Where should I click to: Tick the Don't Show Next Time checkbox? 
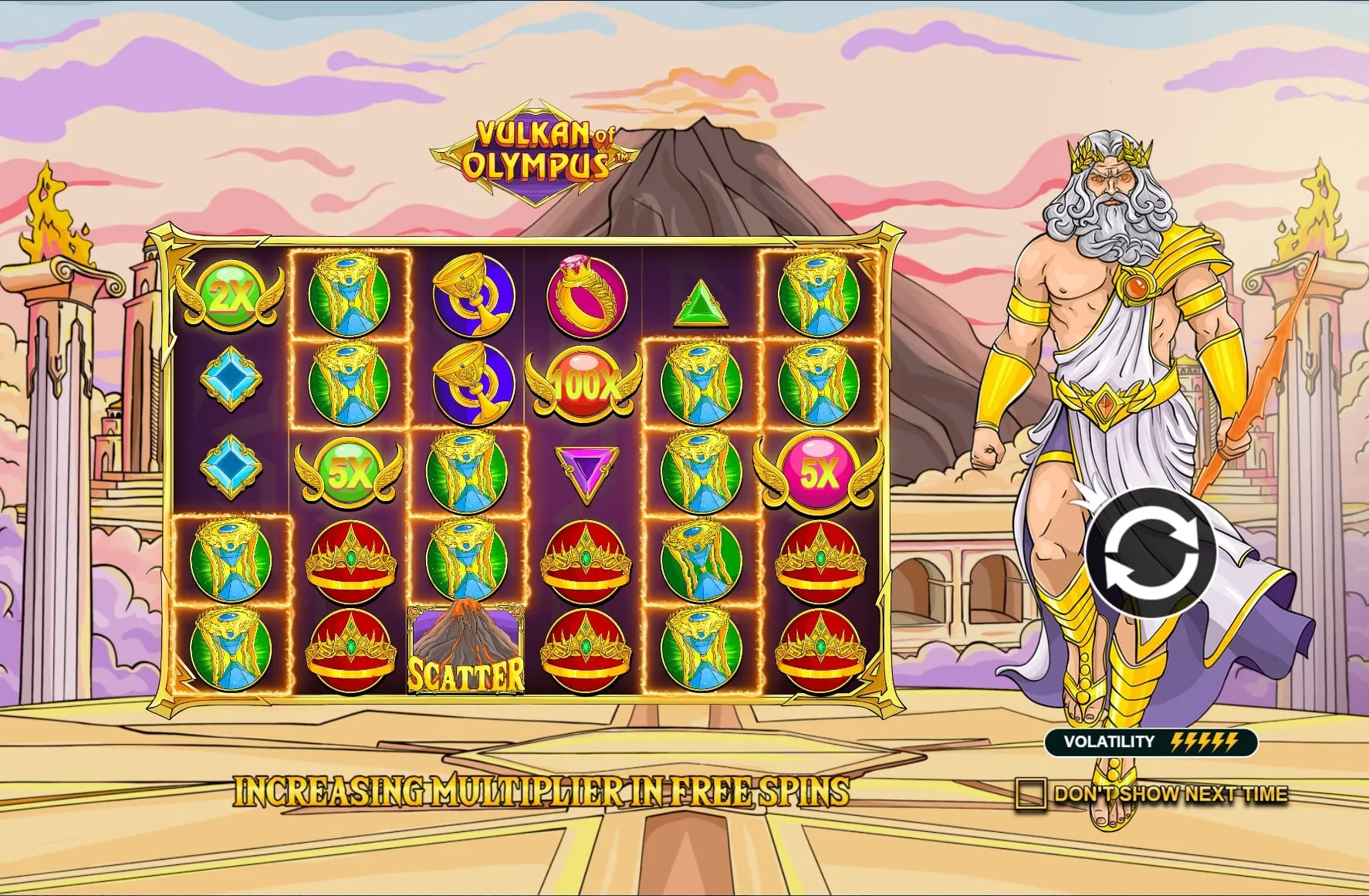click(1031, 793)
